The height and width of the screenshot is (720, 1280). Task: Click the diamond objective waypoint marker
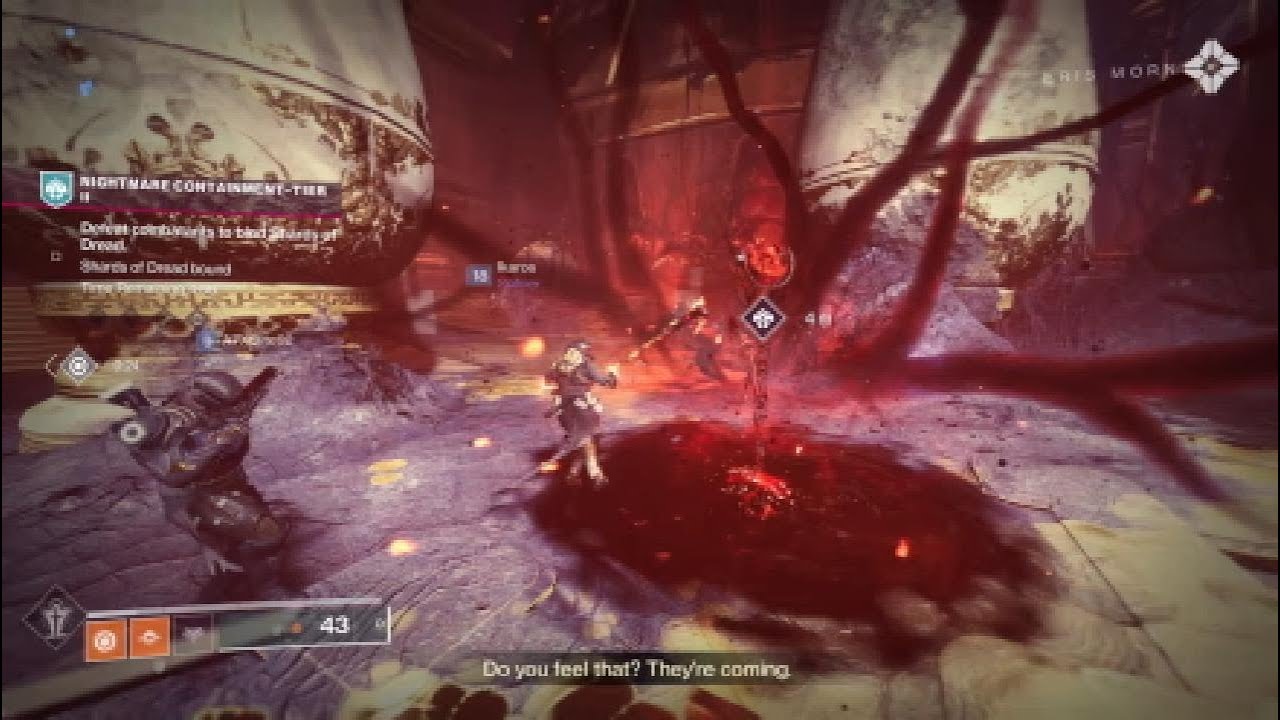click(x=764, y=320)
